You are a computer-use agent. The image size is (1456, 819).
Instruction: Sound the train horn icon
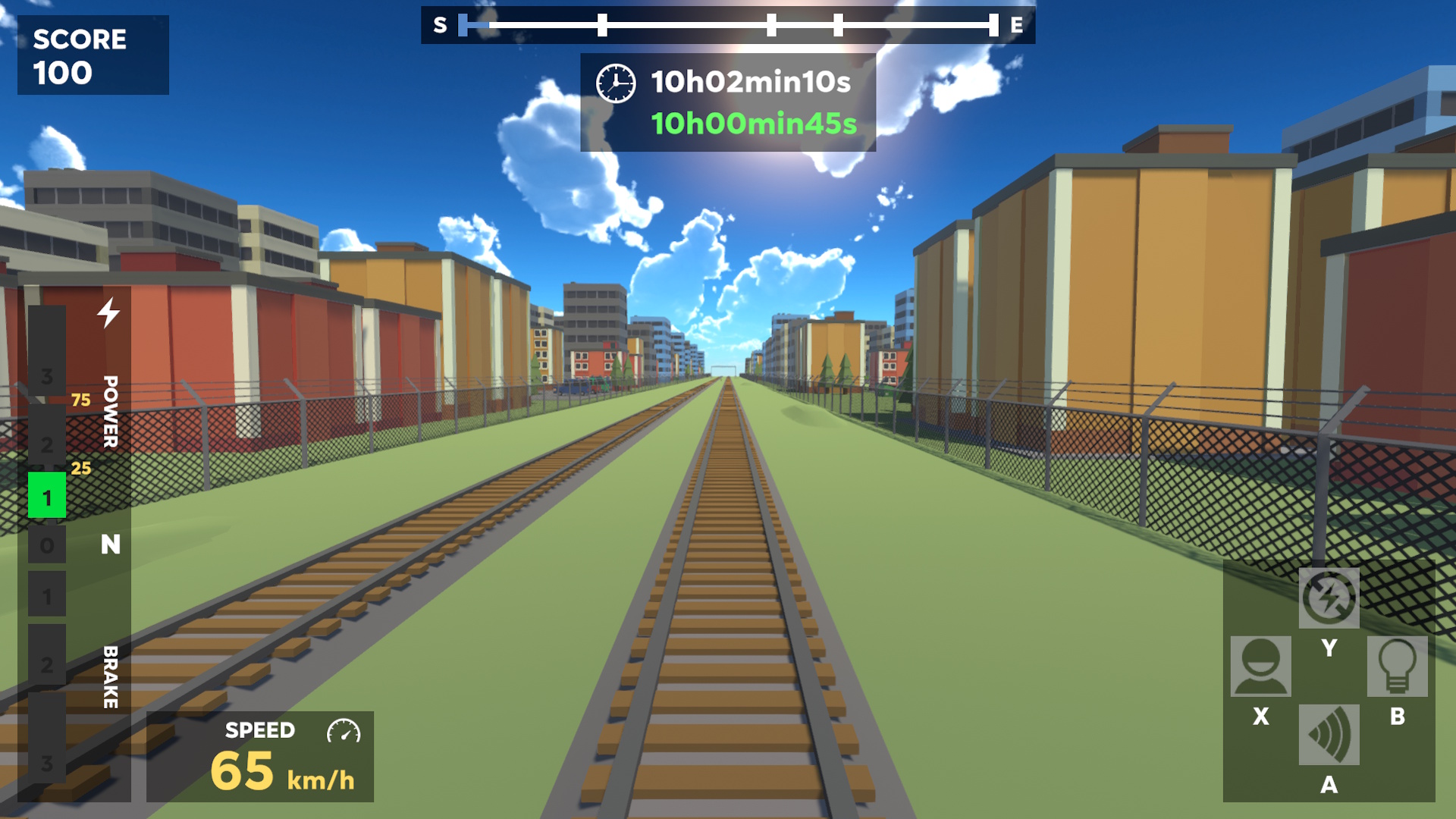(x=1329, y=734)
